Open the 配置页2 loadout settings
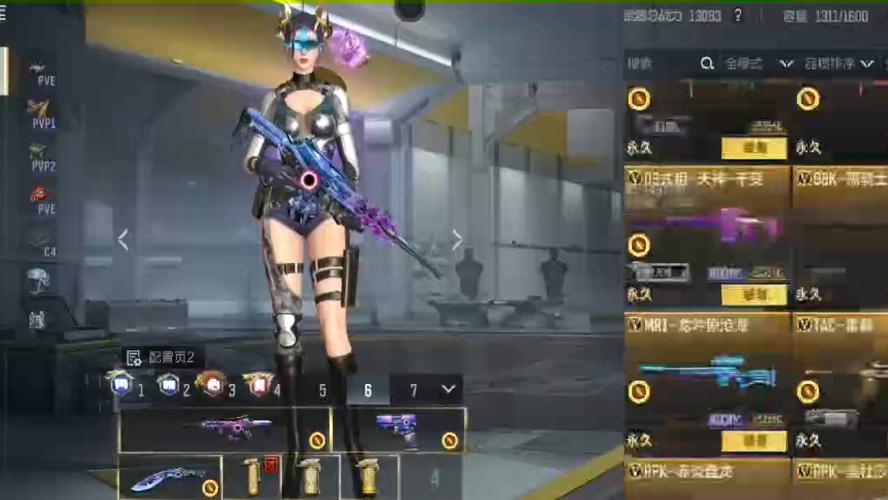 (x=163, y=358)
